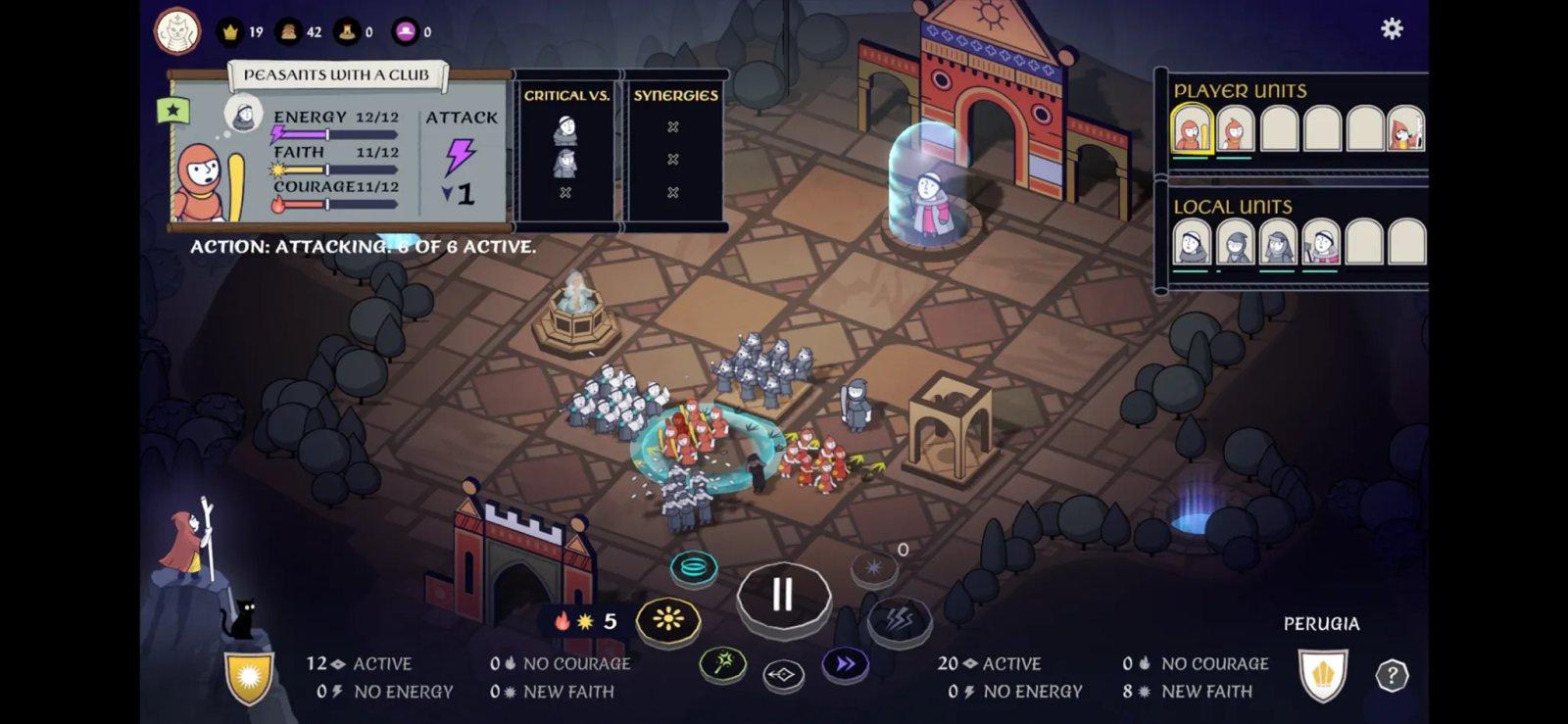Image resolution: width=1568 pixels, height=724 pixels.
Task: Click the Peasants With A Club title banner
Action: (x=338, y=73)
